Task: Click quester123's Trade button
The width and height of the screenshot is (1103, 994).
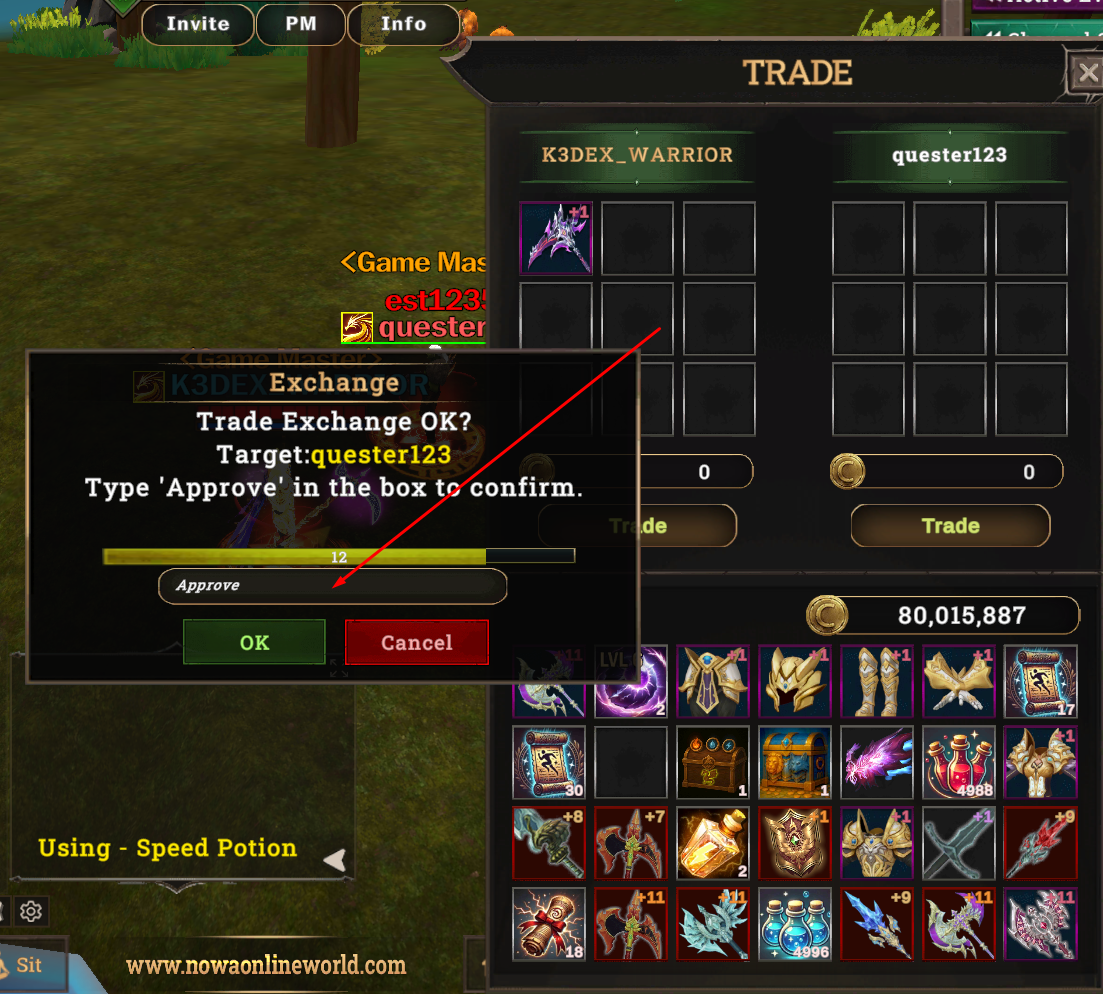Action: [x=949, y=526]
